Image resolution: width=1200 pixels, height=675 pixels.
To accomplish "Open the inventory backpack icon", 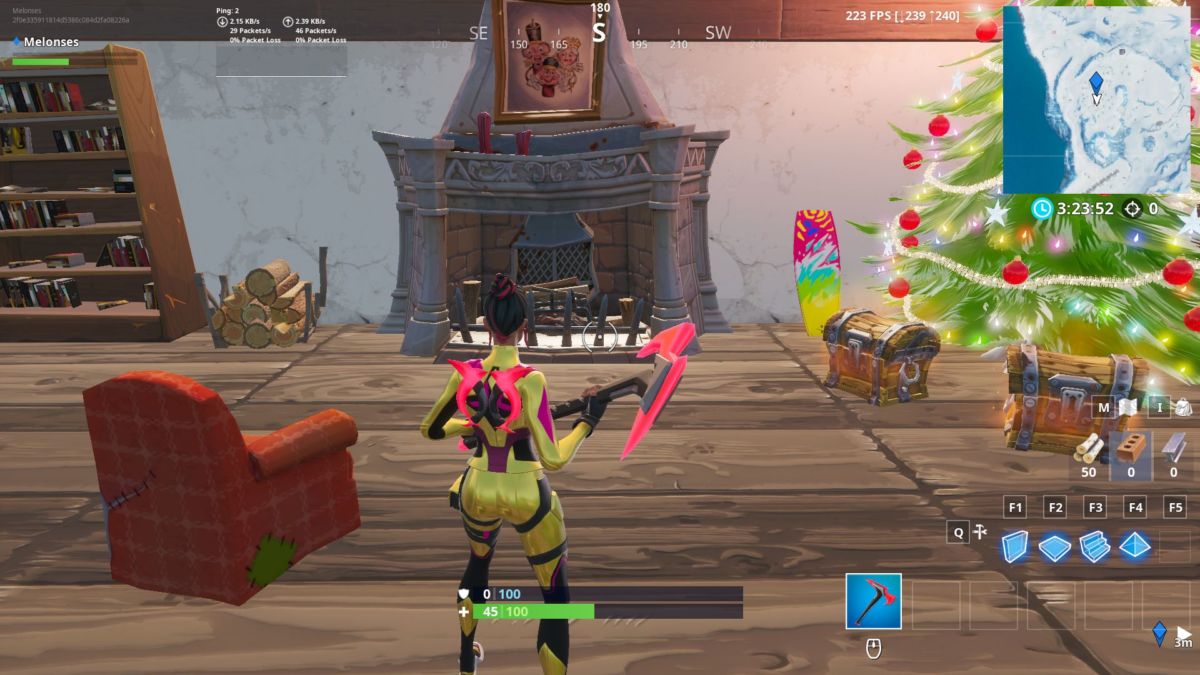I will pyautogui.click(x=1183, y=407).
